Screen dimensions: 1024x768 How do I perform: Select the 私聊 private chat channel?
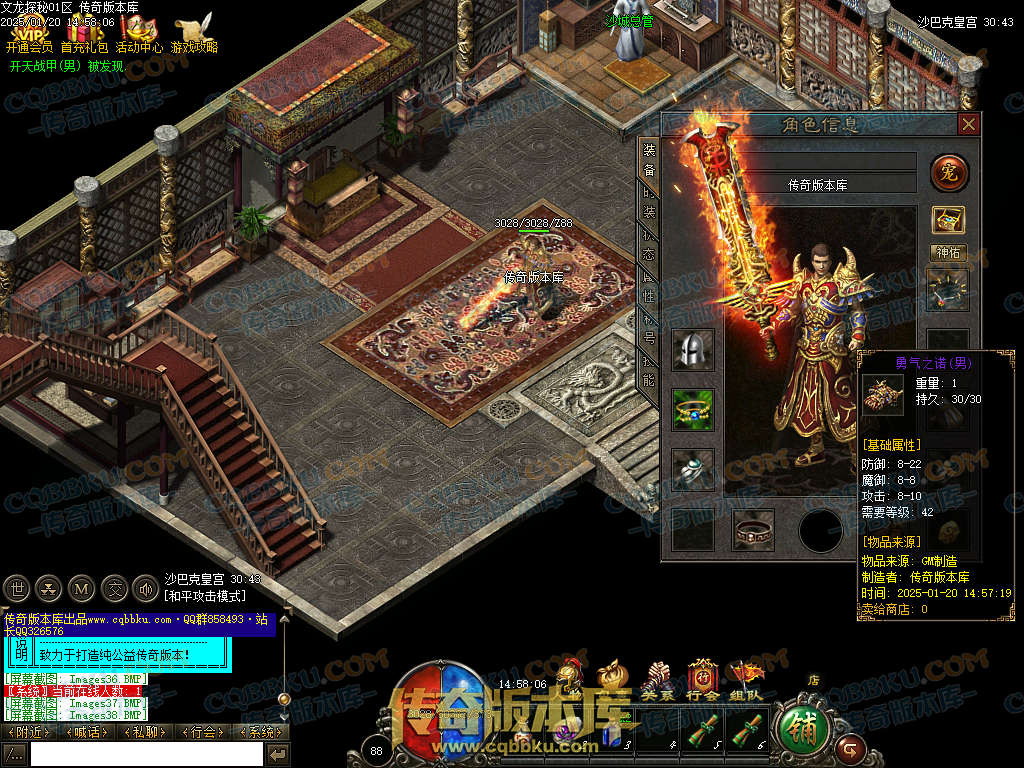(x=144, y=732)
